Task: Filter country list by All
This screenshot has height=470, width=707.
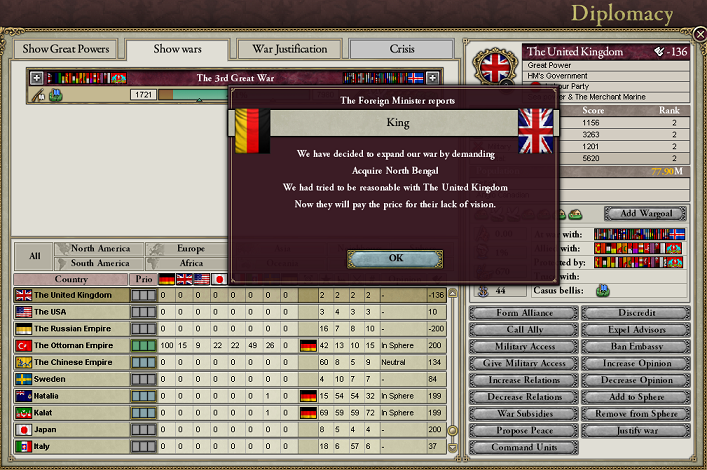Action: pos(33,256)
